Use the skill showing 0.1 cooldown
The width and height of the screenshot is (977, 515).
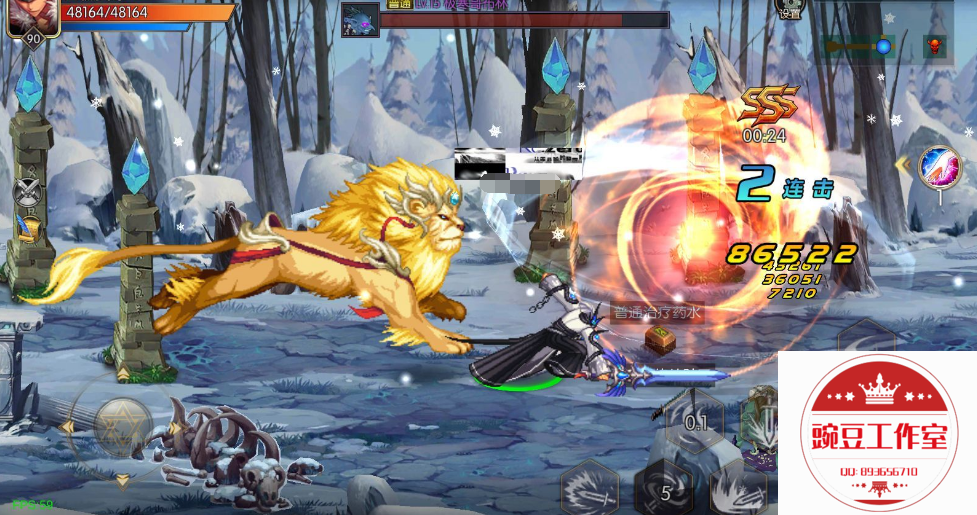pos(695,421)
